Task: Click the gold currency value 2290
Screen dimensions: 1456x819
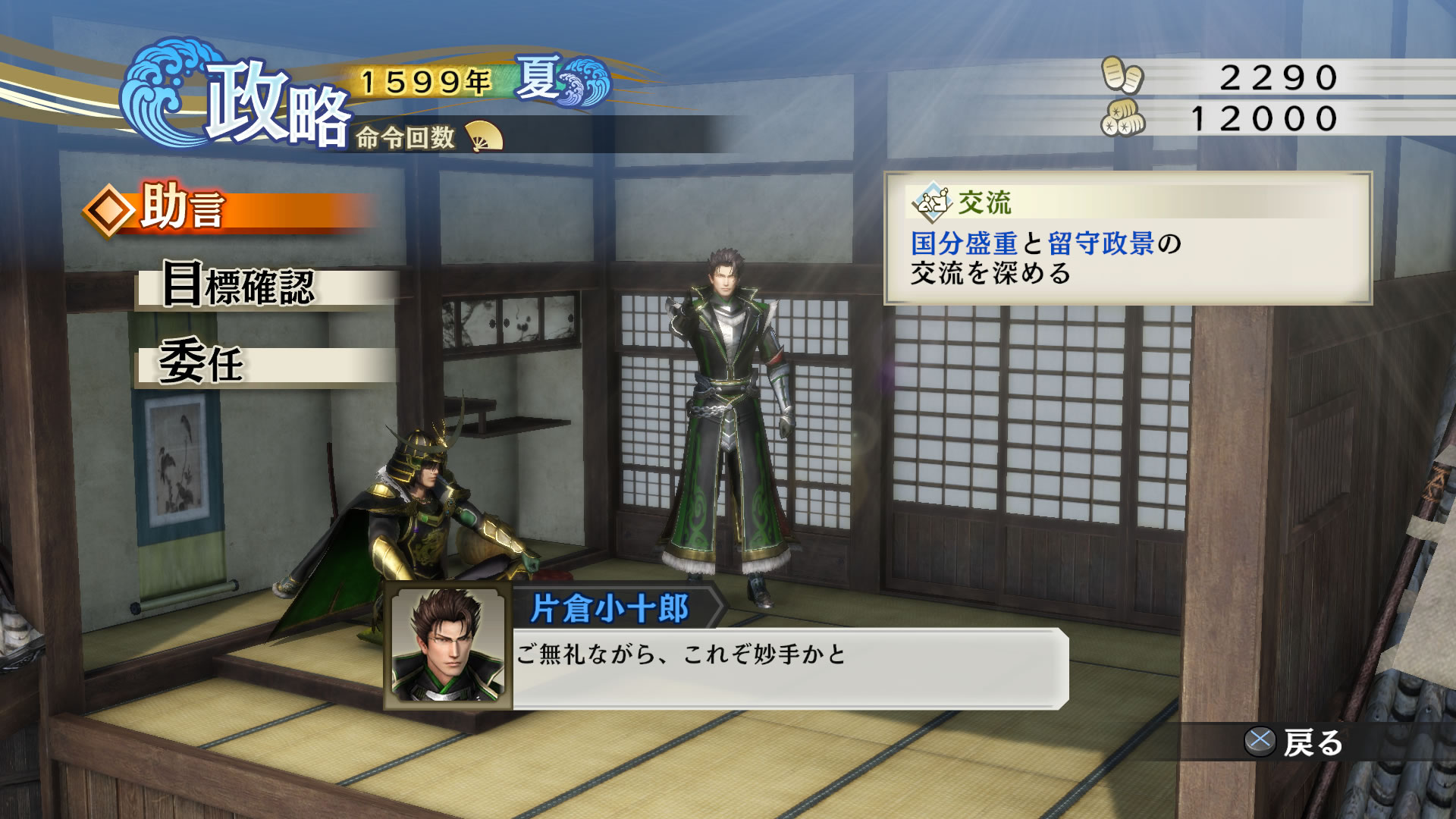Action: coord(1282,76)
